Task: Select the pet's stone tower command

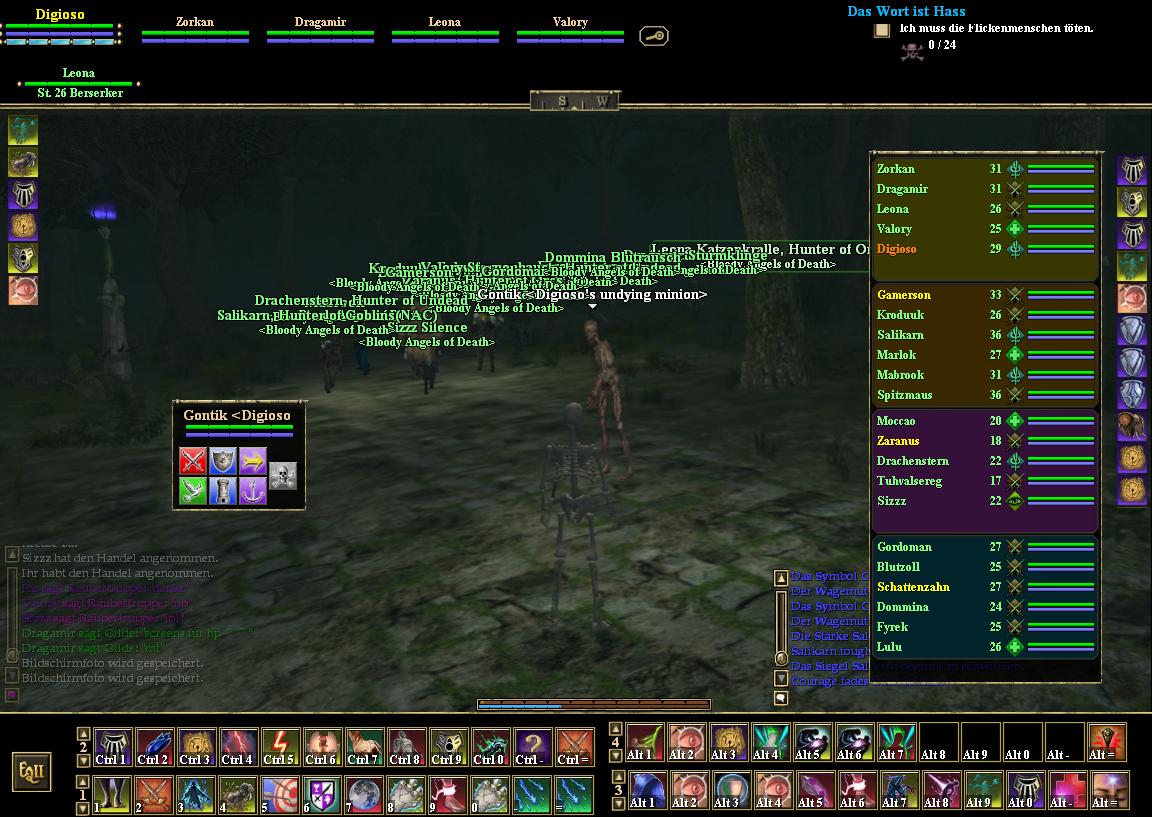Action: point(223,490)
